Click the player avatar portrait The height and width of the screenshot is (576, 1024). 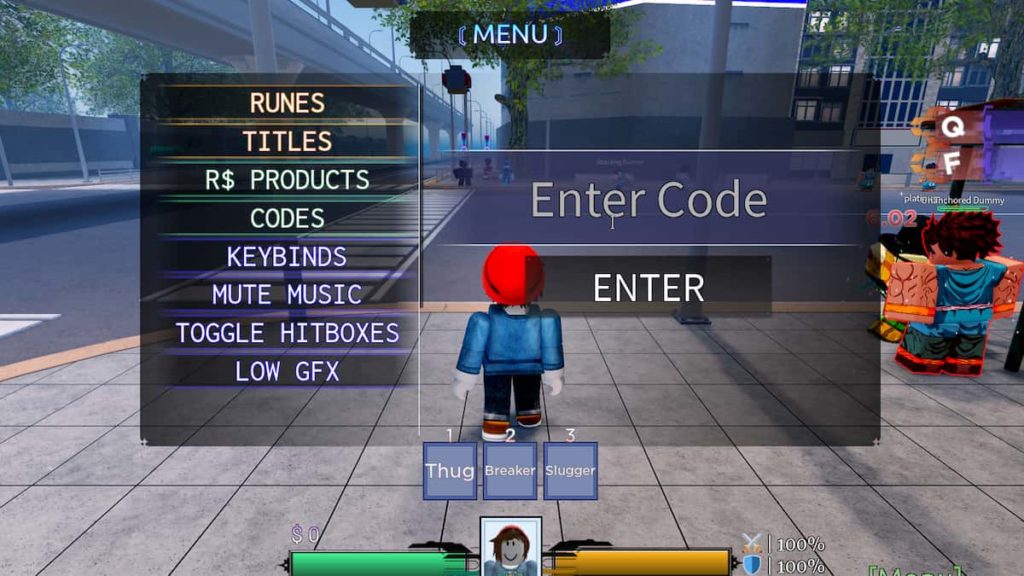click(x=510, y=546)
